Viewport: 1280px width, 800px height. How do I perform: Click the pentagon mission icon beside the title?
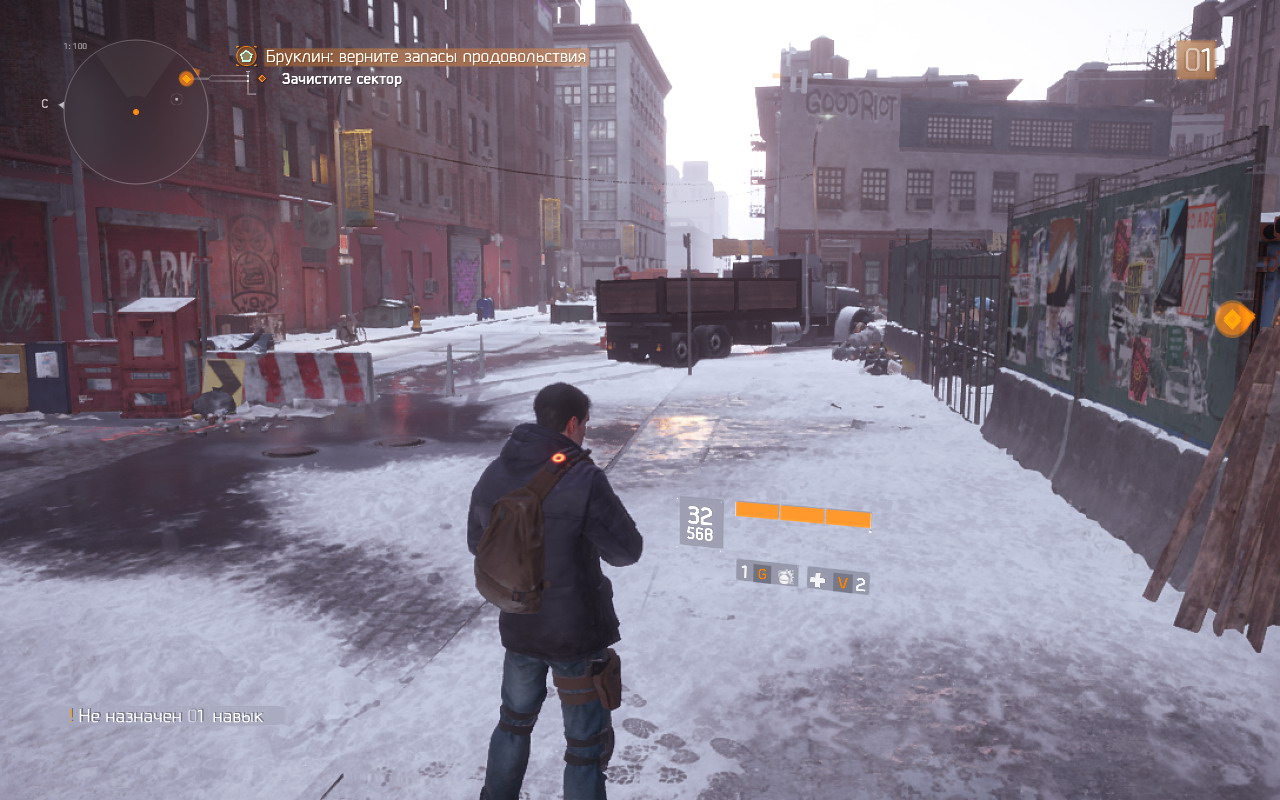(246, 56)
